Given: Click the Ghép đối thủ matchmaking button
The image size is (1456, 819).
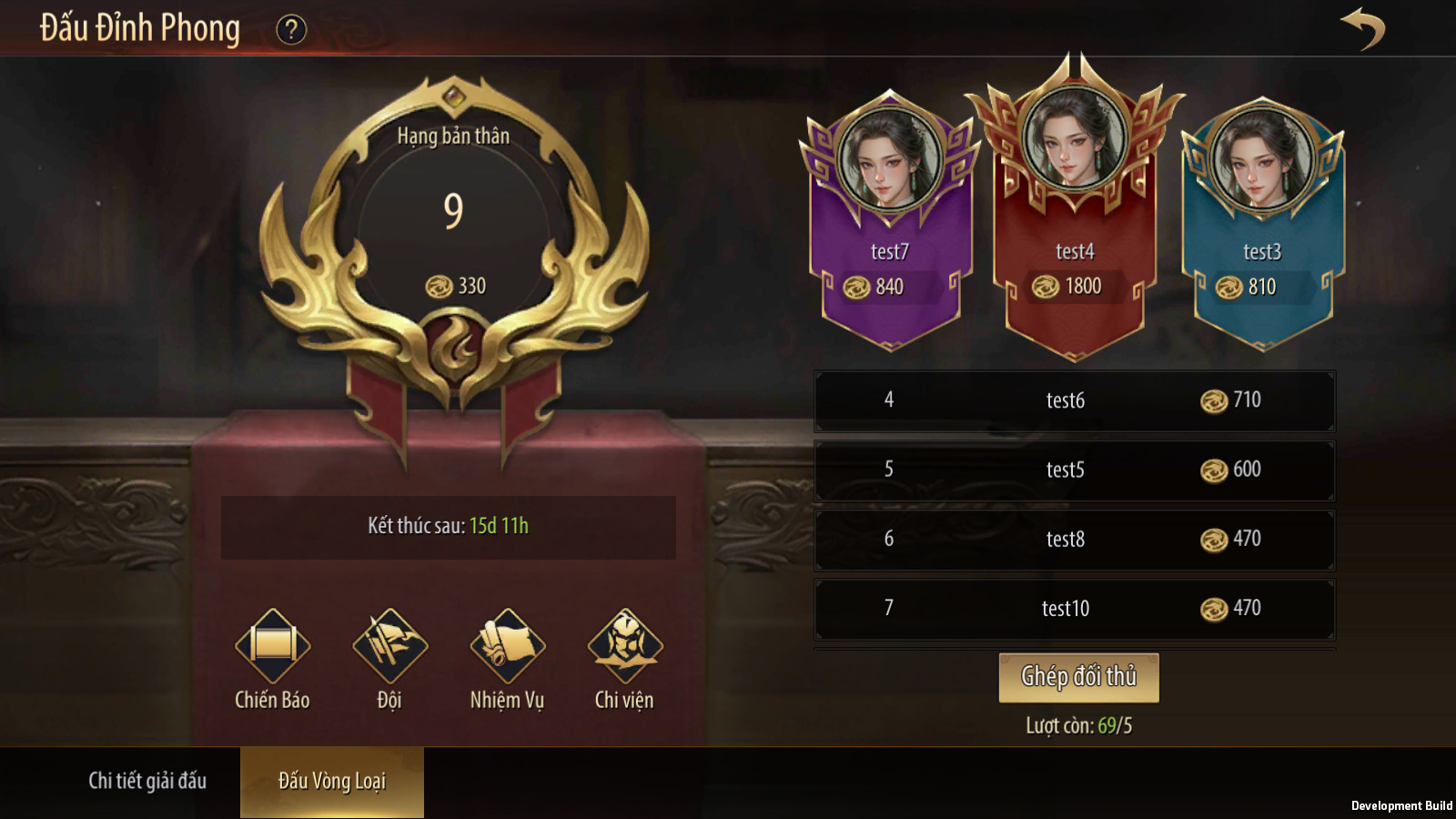Looking at the screenshot, I should click(x=1078, y=677).
